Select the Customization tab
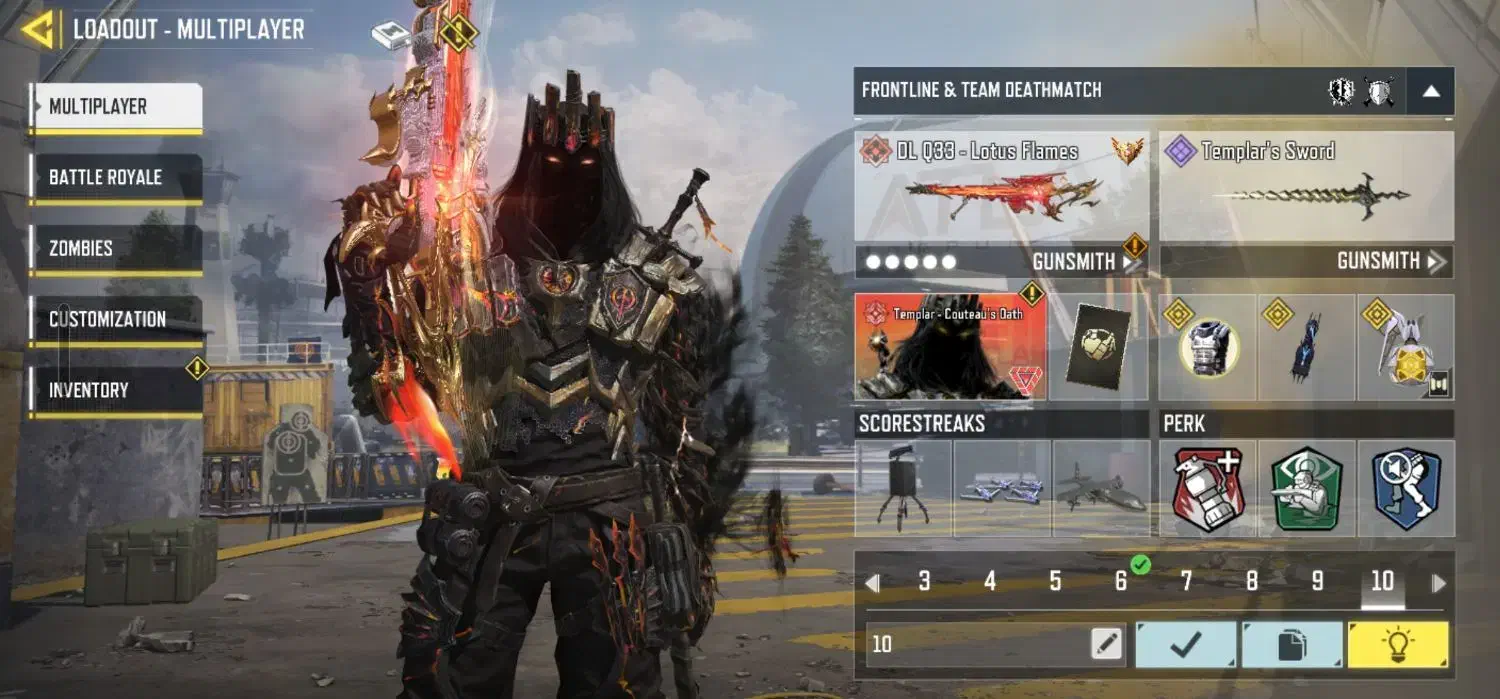 click(116, 319)
